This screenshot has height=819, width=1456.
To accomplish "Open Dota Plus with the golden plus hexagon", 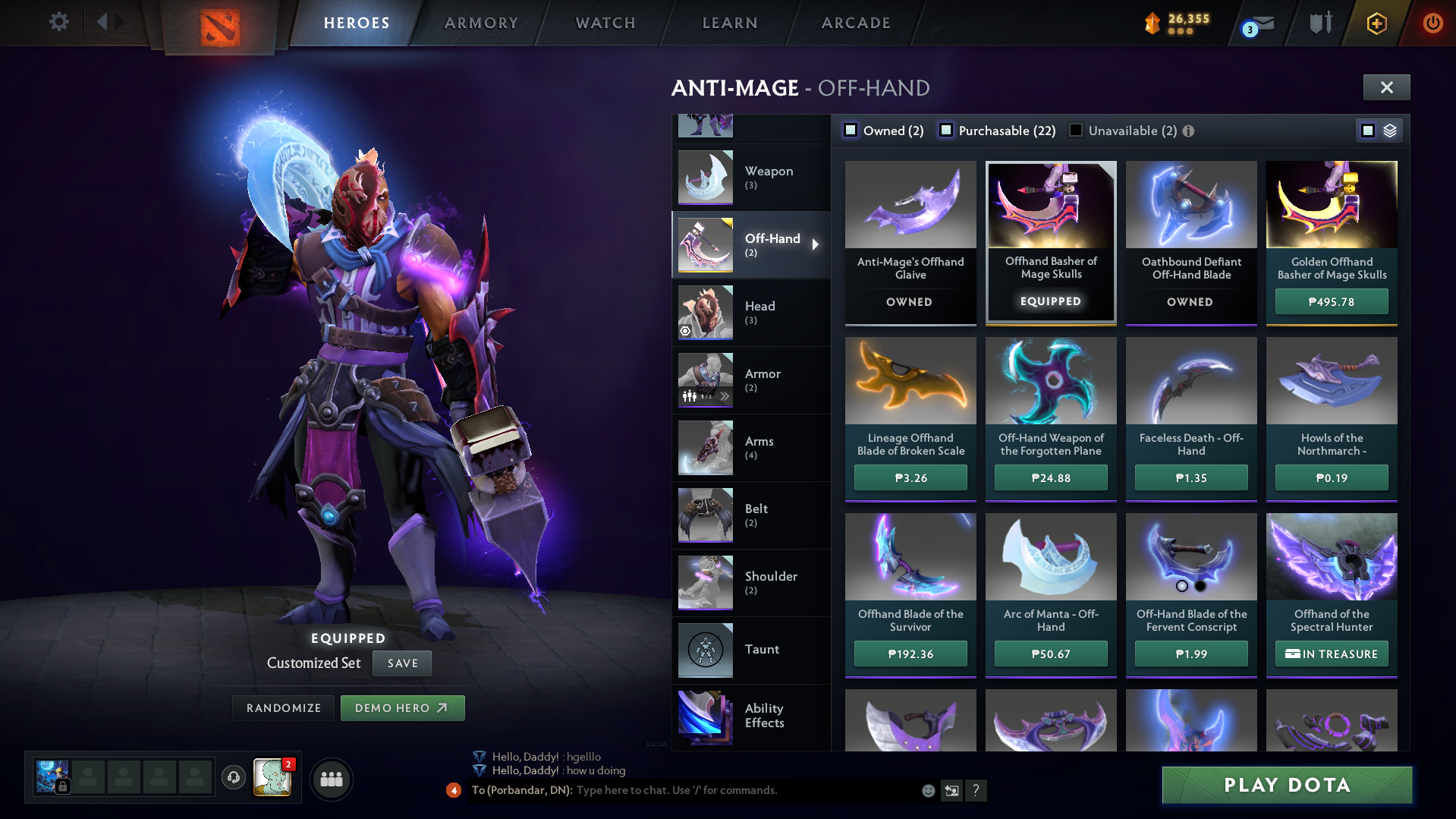I will click(1376, 23).
